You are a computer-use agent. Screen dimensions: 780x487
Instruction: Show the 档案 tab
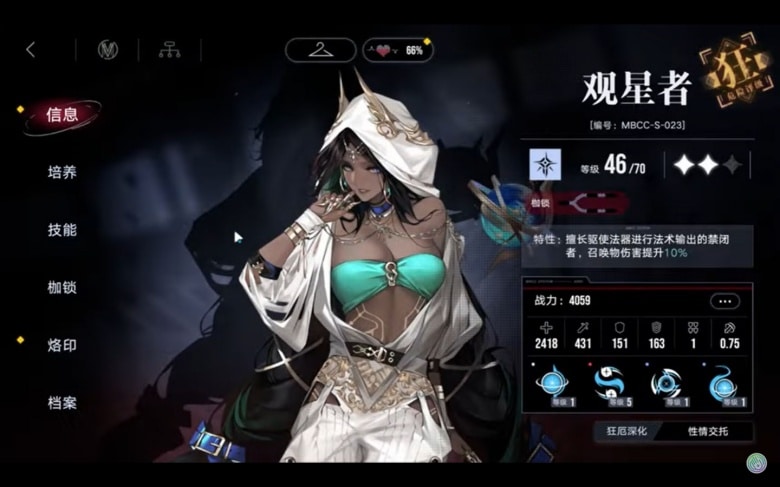point(62,403)
